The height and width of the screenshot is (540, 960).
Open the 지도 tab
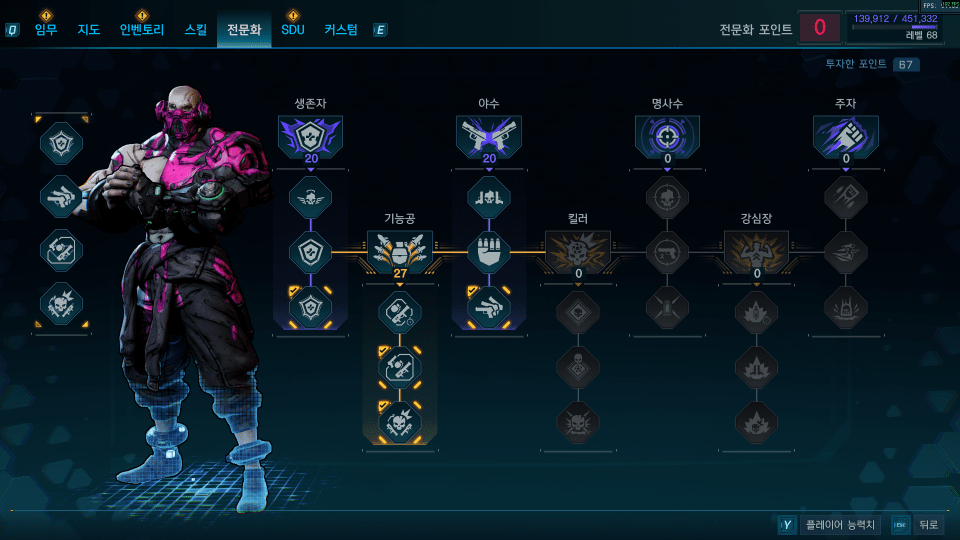(x=89, y=30)
